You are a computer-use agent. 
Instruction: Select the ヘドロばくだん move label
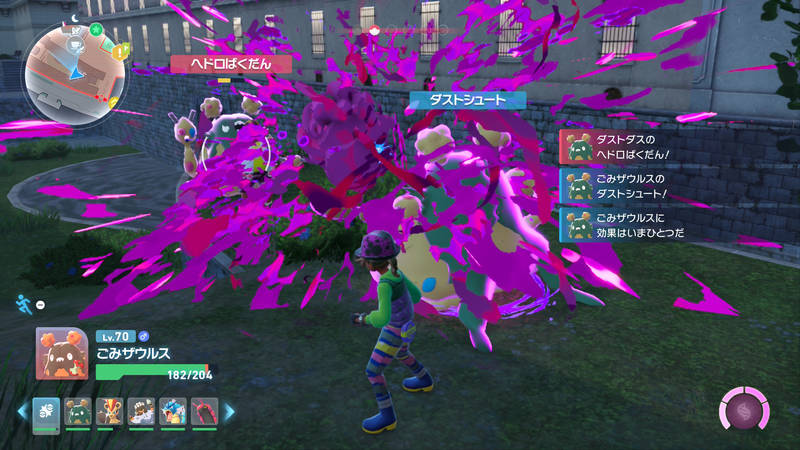(x=222, y=63)
